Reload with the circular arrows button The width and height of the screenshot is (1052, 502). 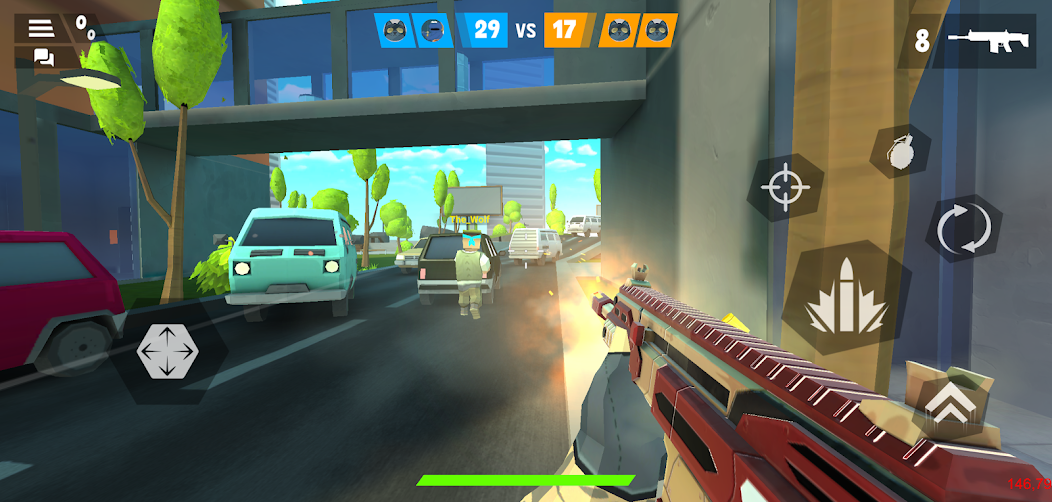point(963,229)
